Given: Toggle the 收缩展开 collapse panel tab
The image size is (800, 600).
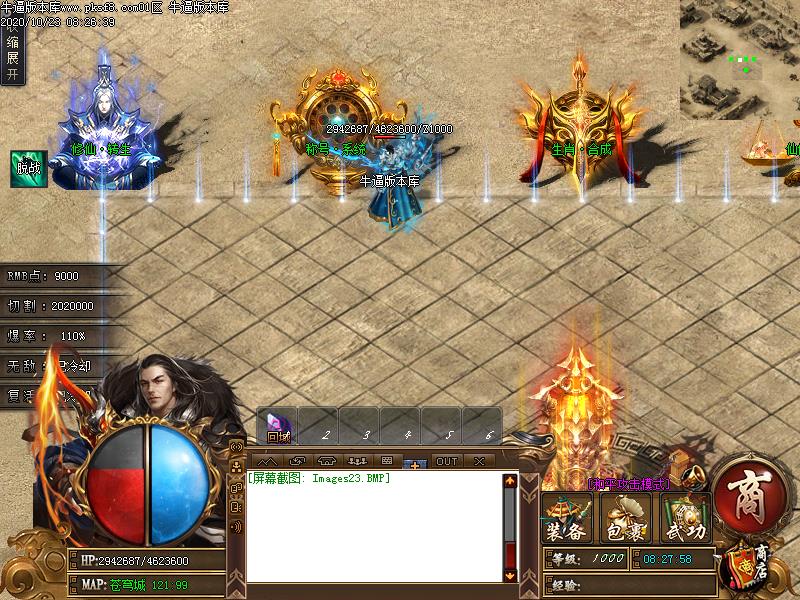Looking at the screenshot, I should point(12,44).
